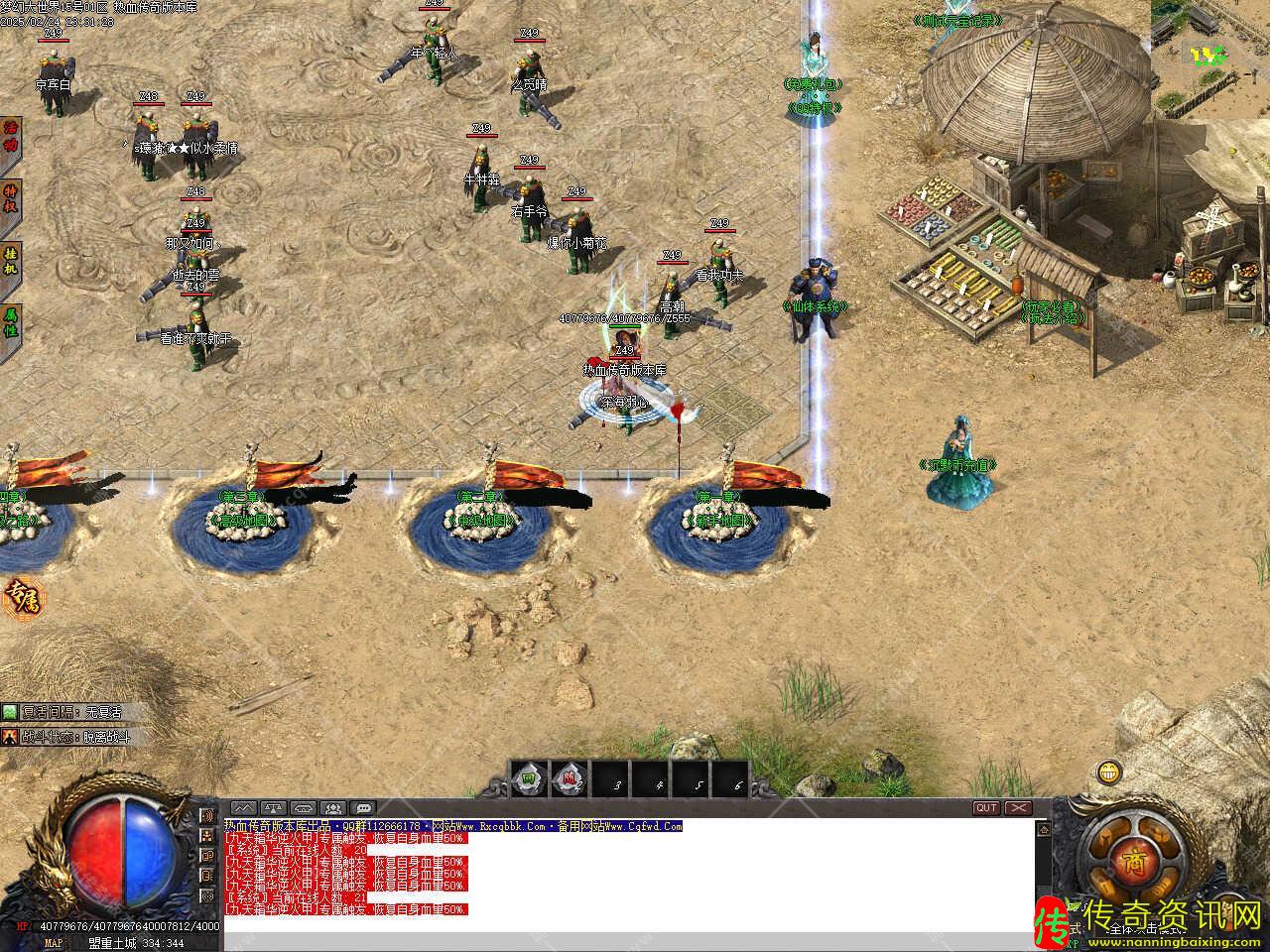Use the red potion in hotbar slot 2
This screenshot has height=952, width=1270.
pos(569,780)
